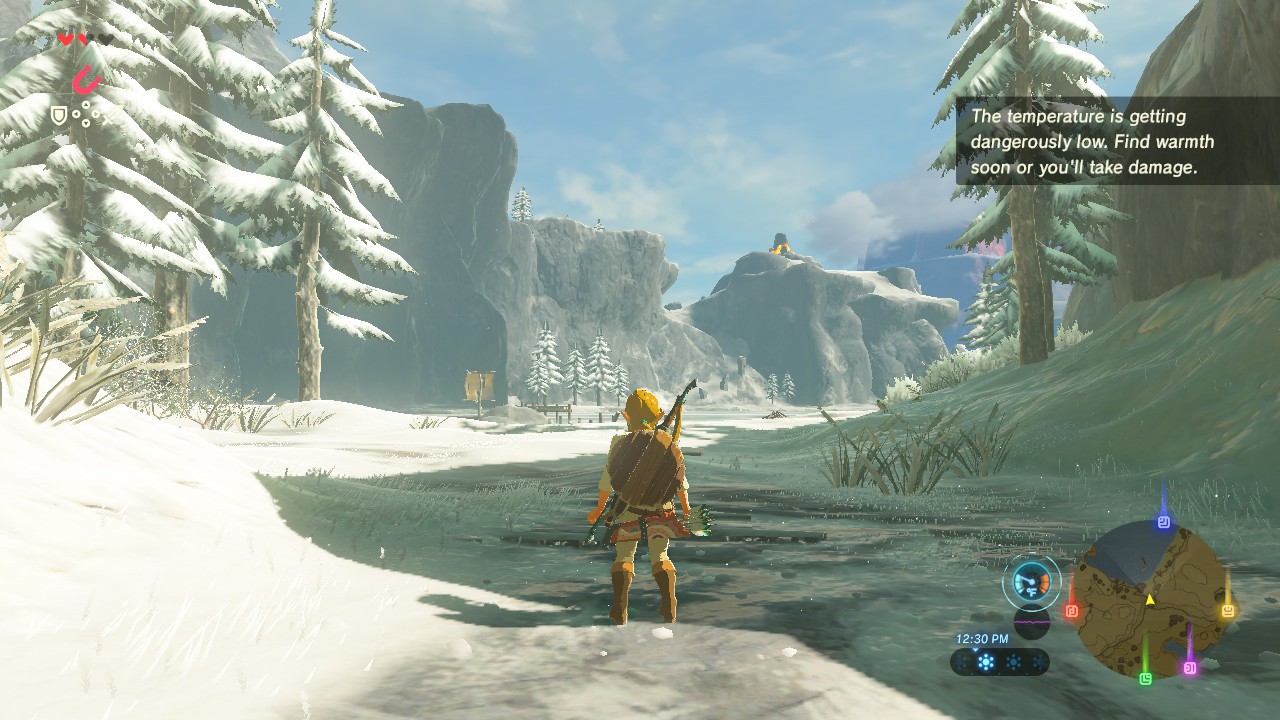The height and width of the screenshot is (720, 1280).
Task: Toggle the darkened third heart container
Action: pyautogui.click(x=107, y=40)
